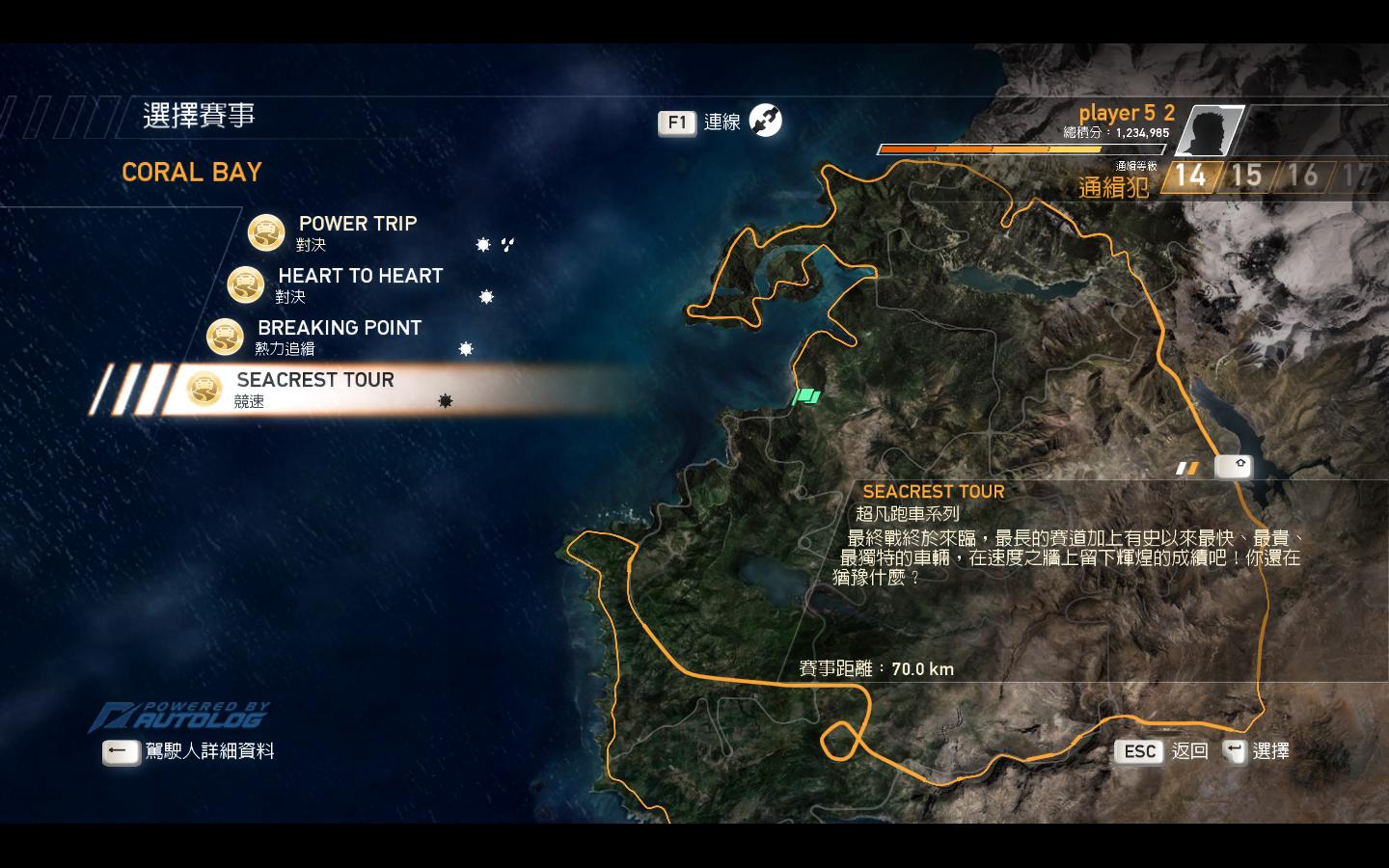Click the green flag map marker
The width and height of the screenshot is (1389, 868).
pyautogui.click(x=806, y=395)
